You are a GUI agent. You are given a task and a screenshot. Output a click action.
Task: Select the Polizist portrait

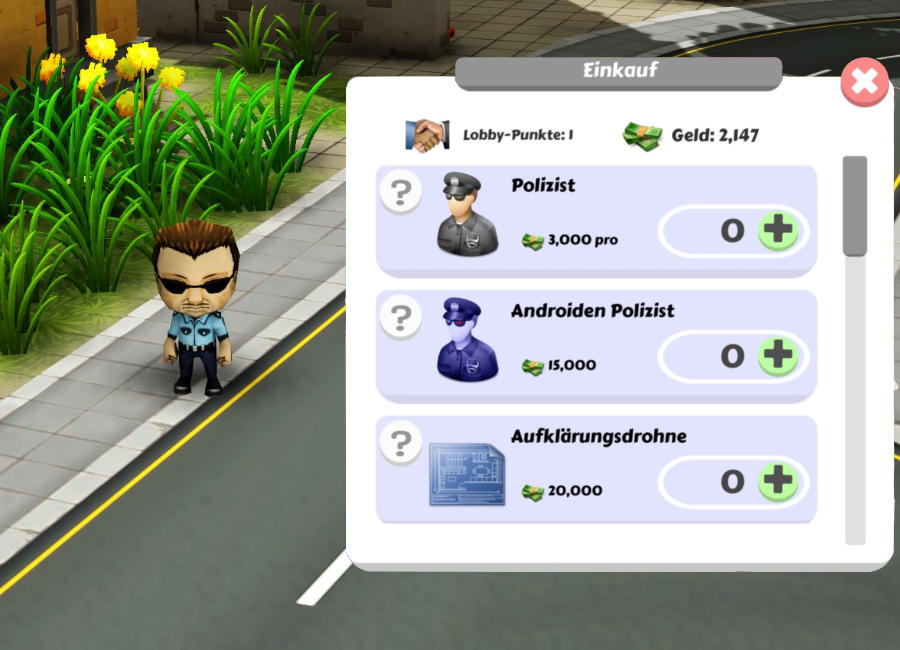click(467, 215)
